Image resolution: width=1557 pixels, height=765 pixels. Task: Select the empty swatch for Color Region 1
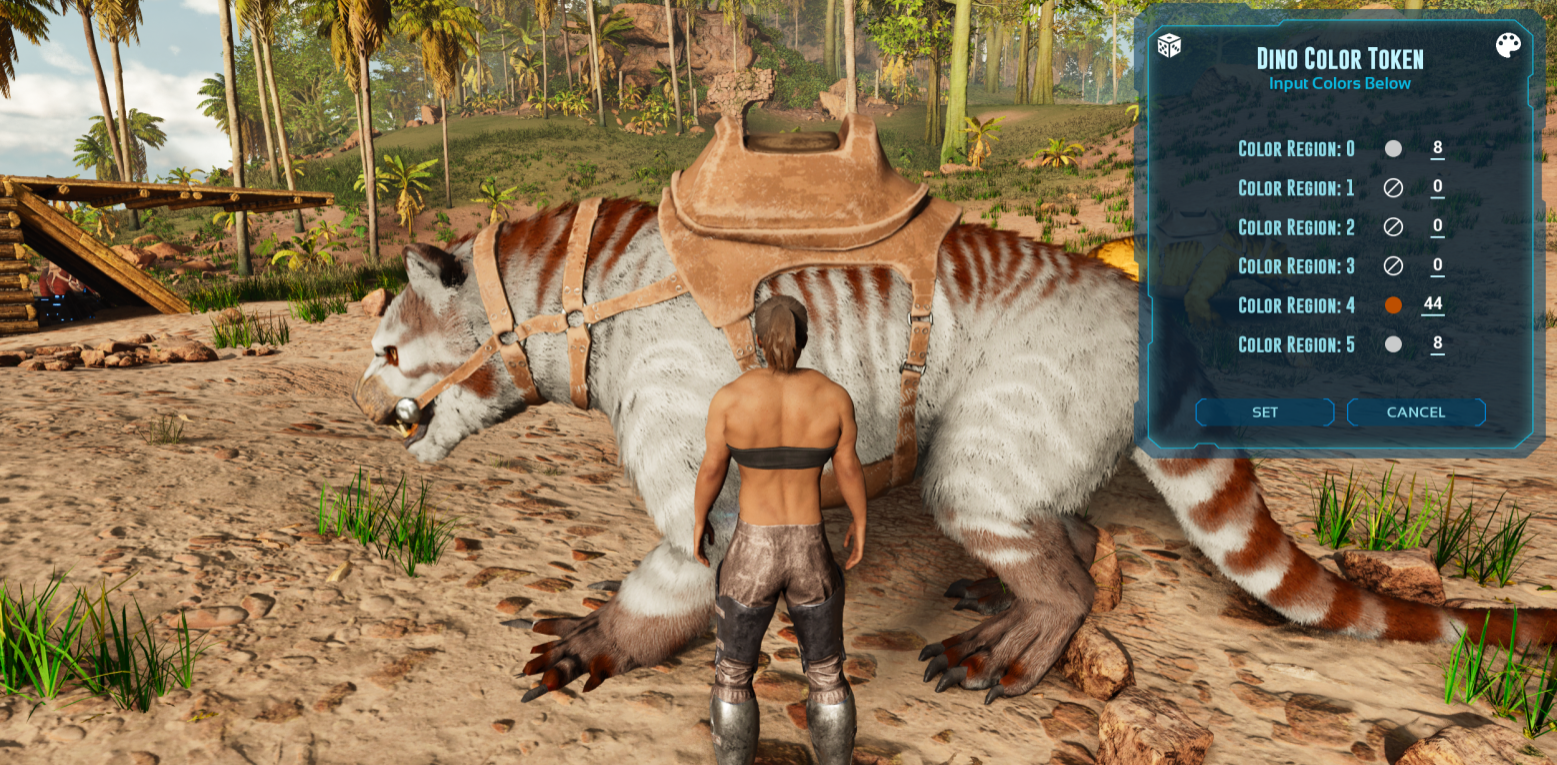[1393, 188]
